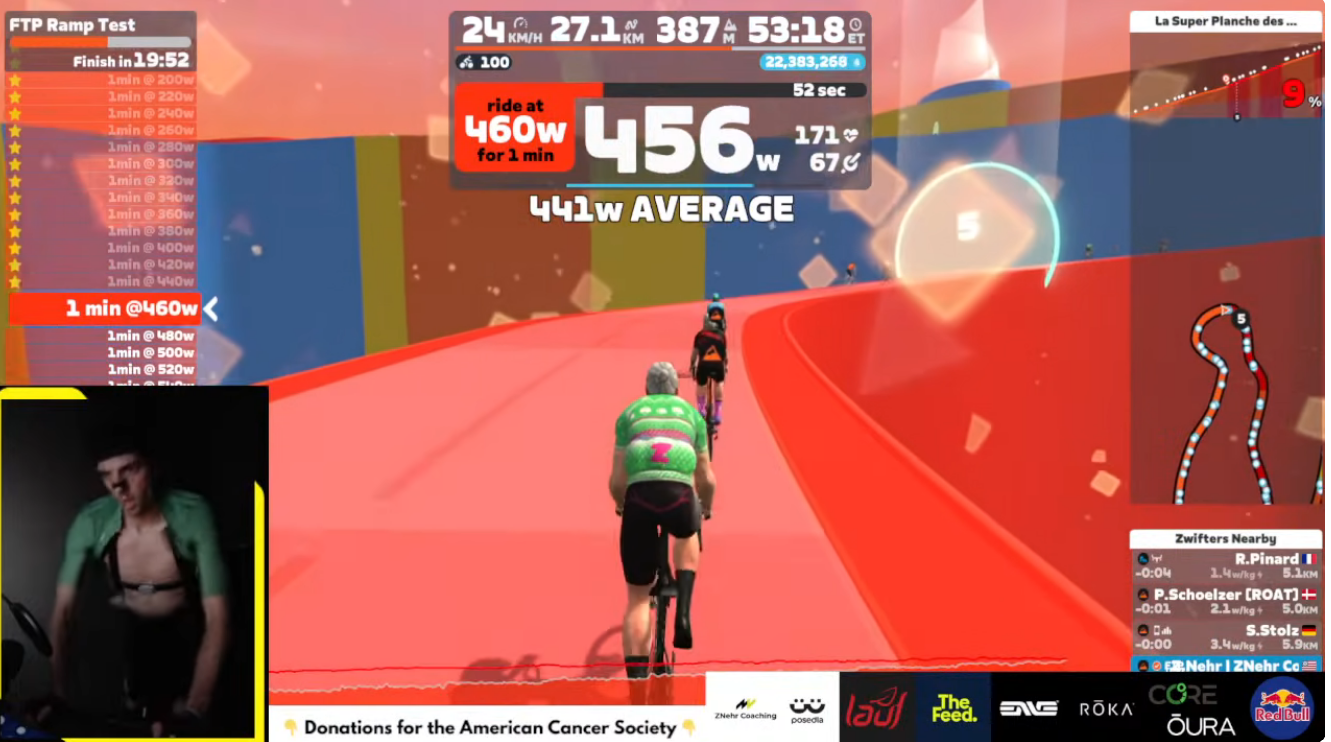Select P.Schoelzer [ROAT] rider row
The image size is (1331, 742).
[x=1226, y=601]
